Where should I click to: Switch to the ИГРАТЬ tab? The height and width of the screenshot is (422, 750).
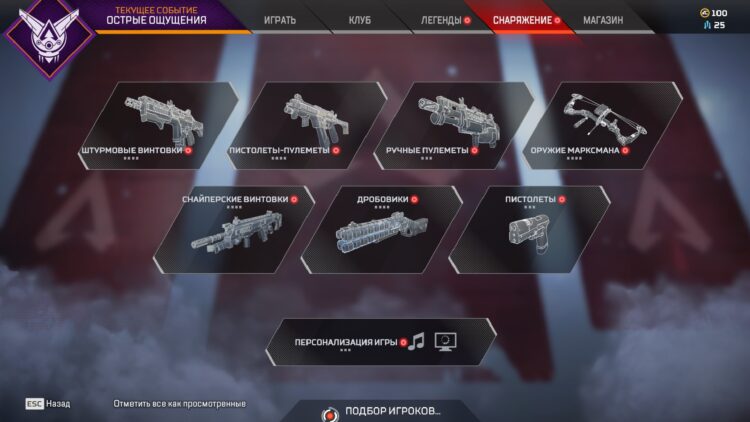280,19
